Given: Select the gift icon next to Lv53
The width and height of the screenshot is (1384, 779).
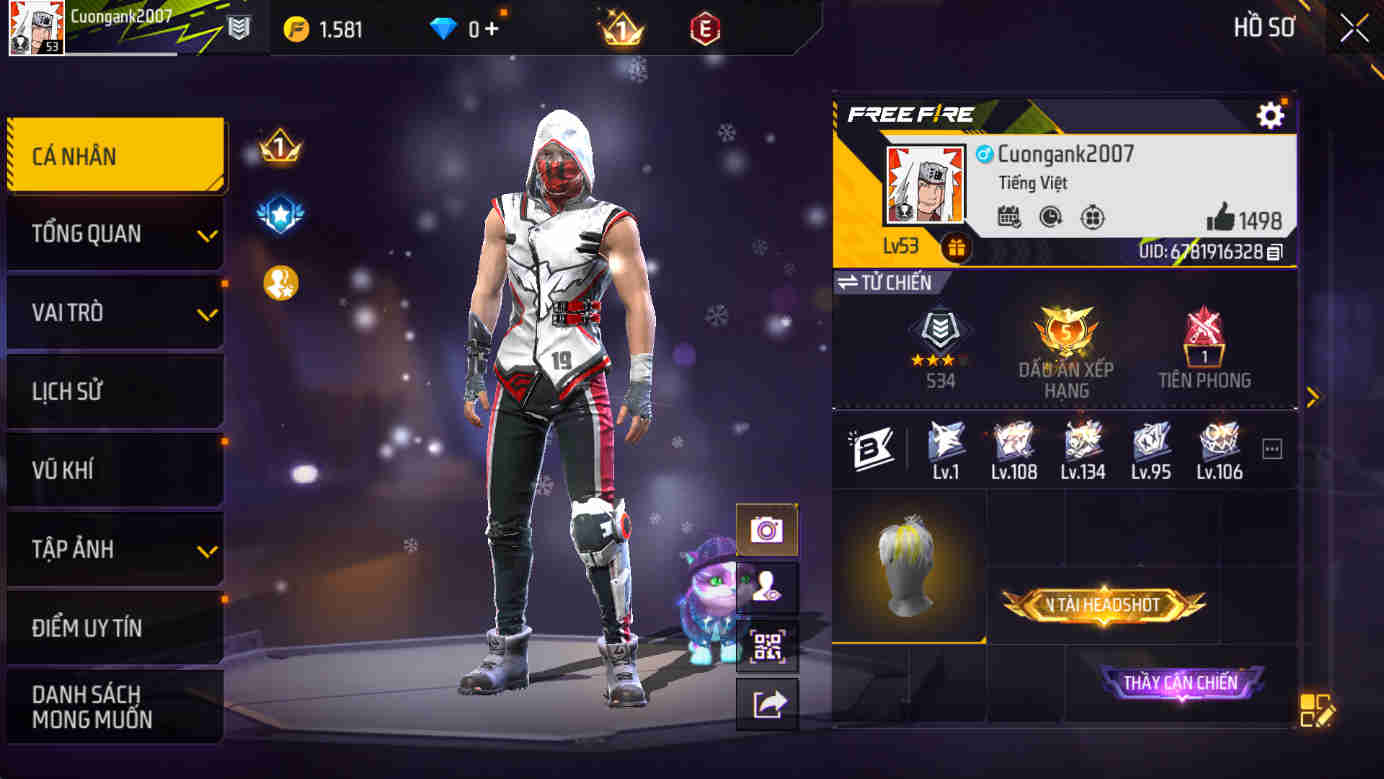Looking at the screenshot, I should click(x=957, y=244).
